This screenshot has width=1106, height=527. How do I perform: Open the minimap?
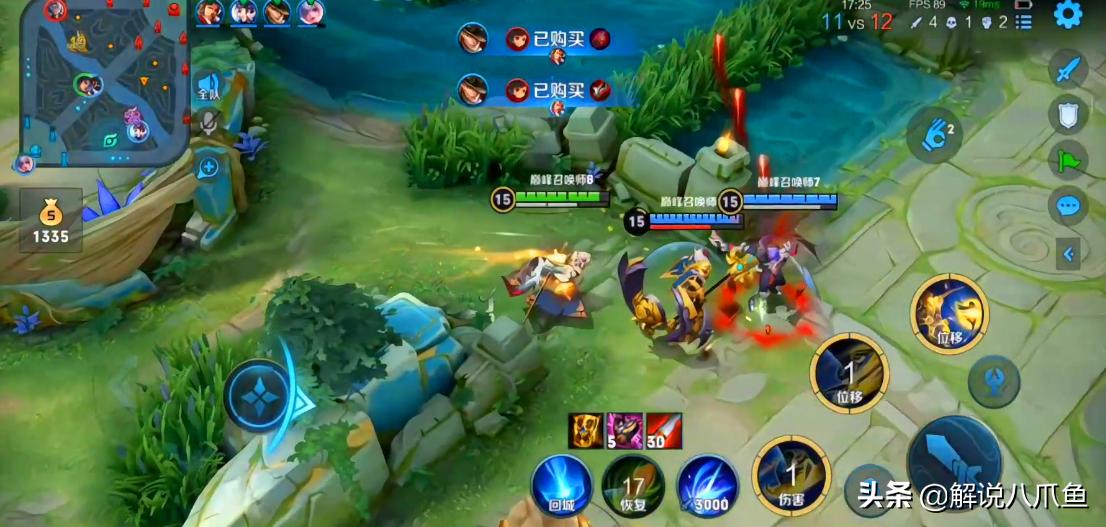(105, 80)
